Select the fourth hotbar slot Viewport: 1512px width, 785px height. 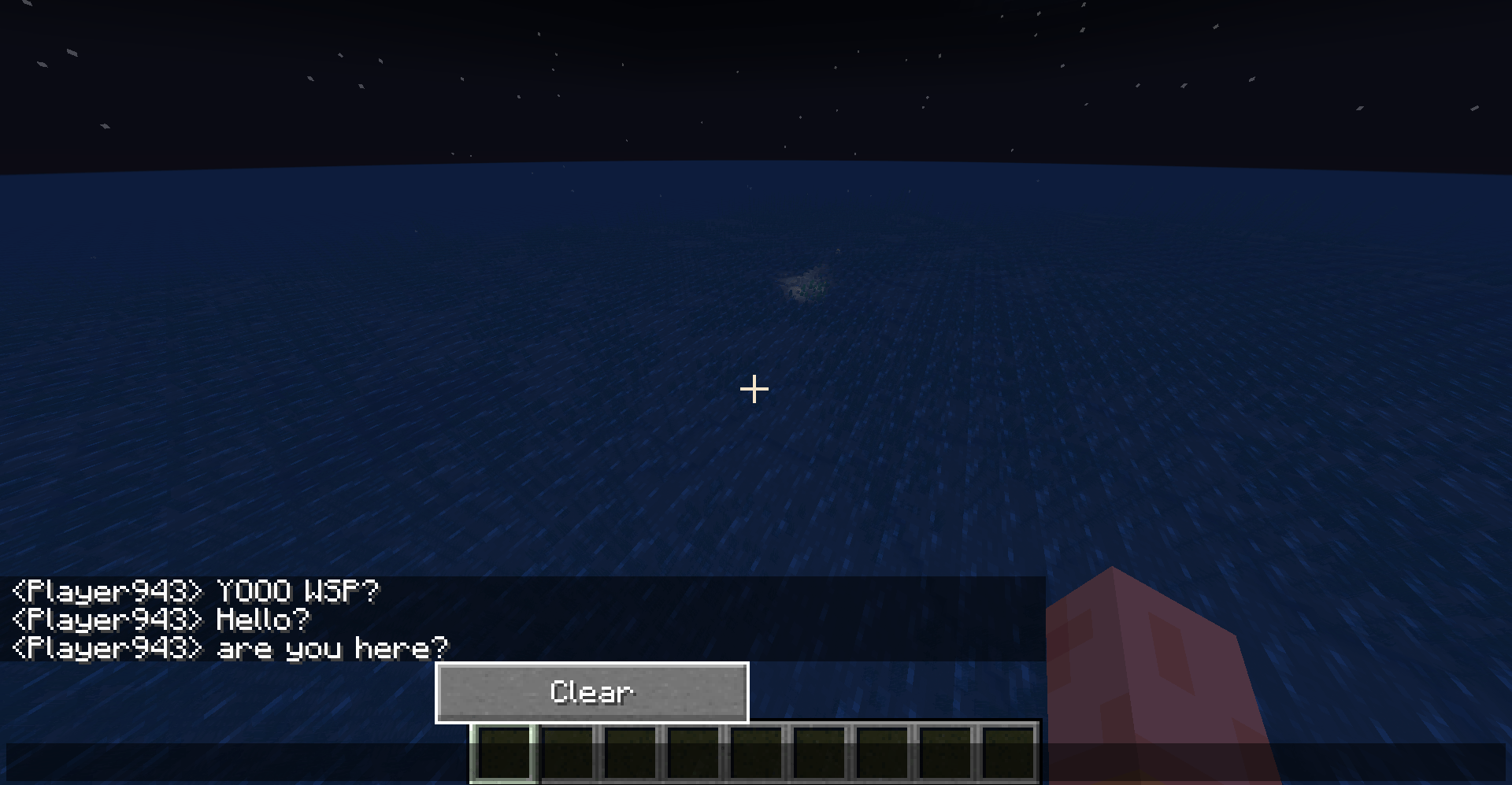[x=693, y=756]
